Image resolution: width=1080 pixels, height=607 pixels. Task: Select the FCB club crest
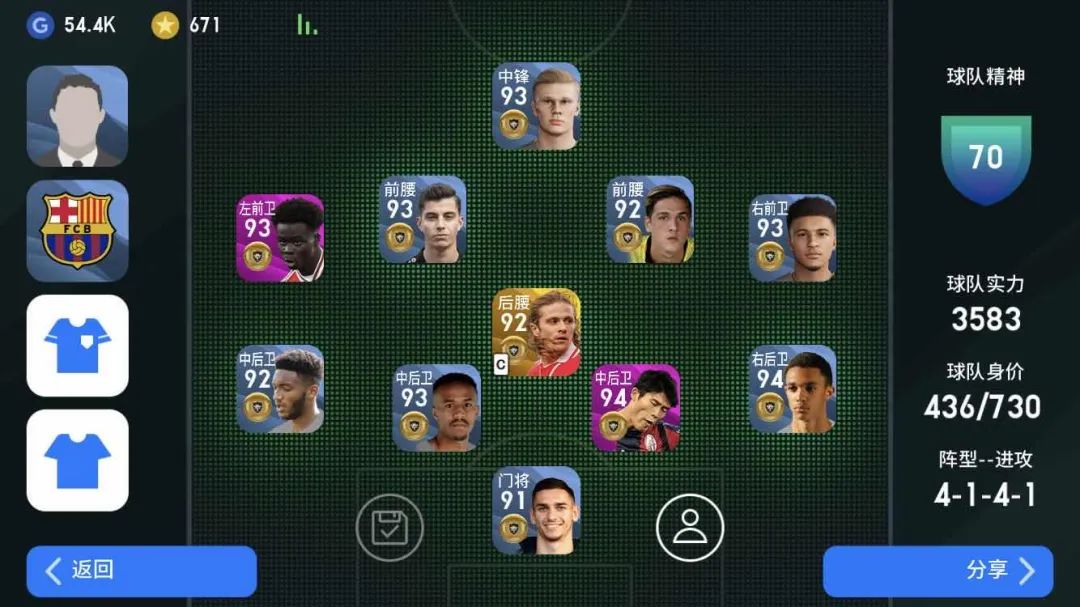pyautogui.click(x=77, y=231)
